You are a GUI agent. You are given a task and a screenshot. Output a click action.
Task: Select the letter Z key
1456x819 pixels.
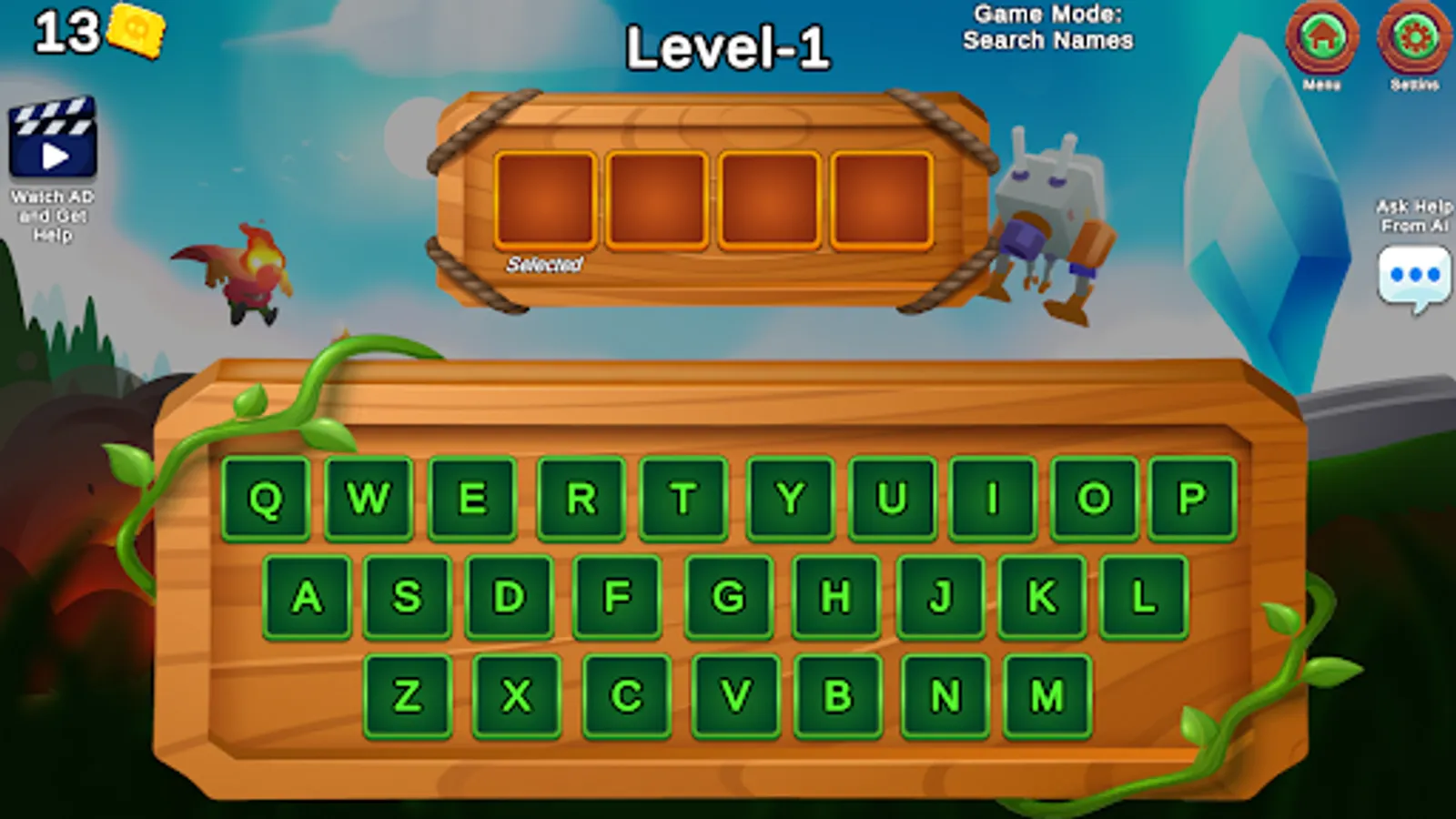408,693
